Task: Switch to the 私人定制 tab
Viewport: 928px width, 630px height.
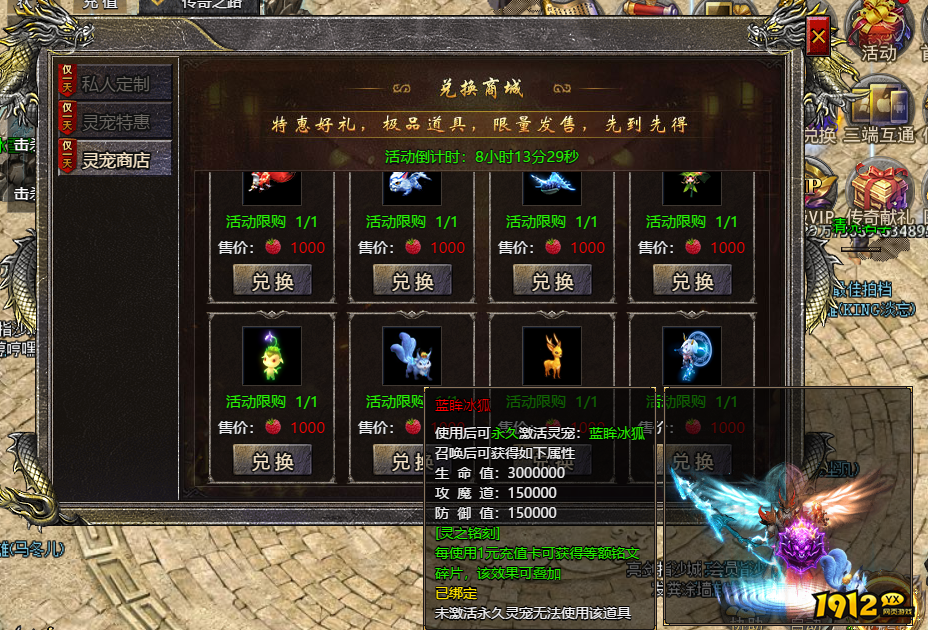Action: 115,84
